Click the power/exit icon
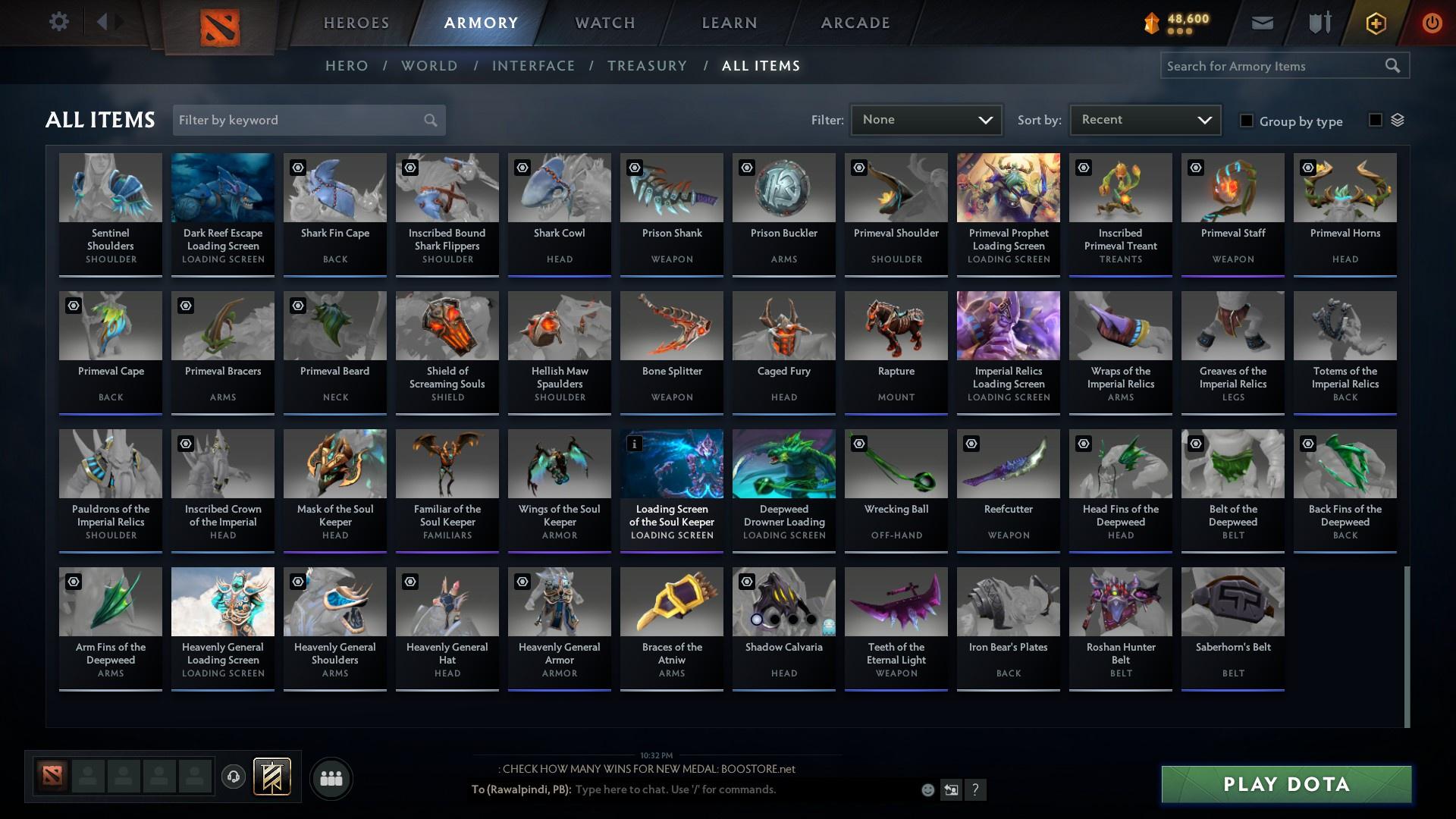Viewport: 1456px width, 819px height. click(x=1432, y=23)
